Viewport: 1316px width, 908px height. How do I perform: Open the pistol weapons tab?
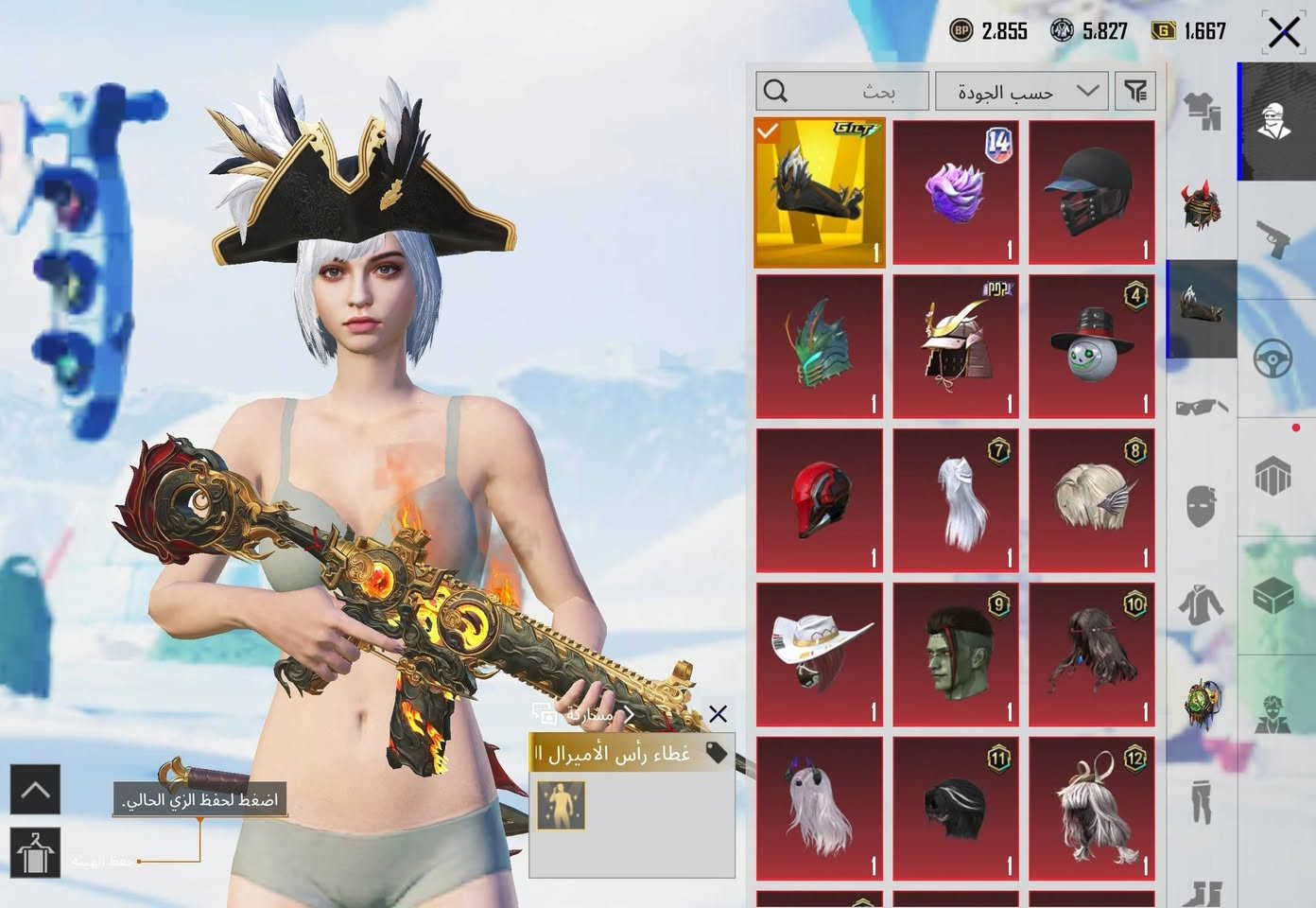(1275, 239)
